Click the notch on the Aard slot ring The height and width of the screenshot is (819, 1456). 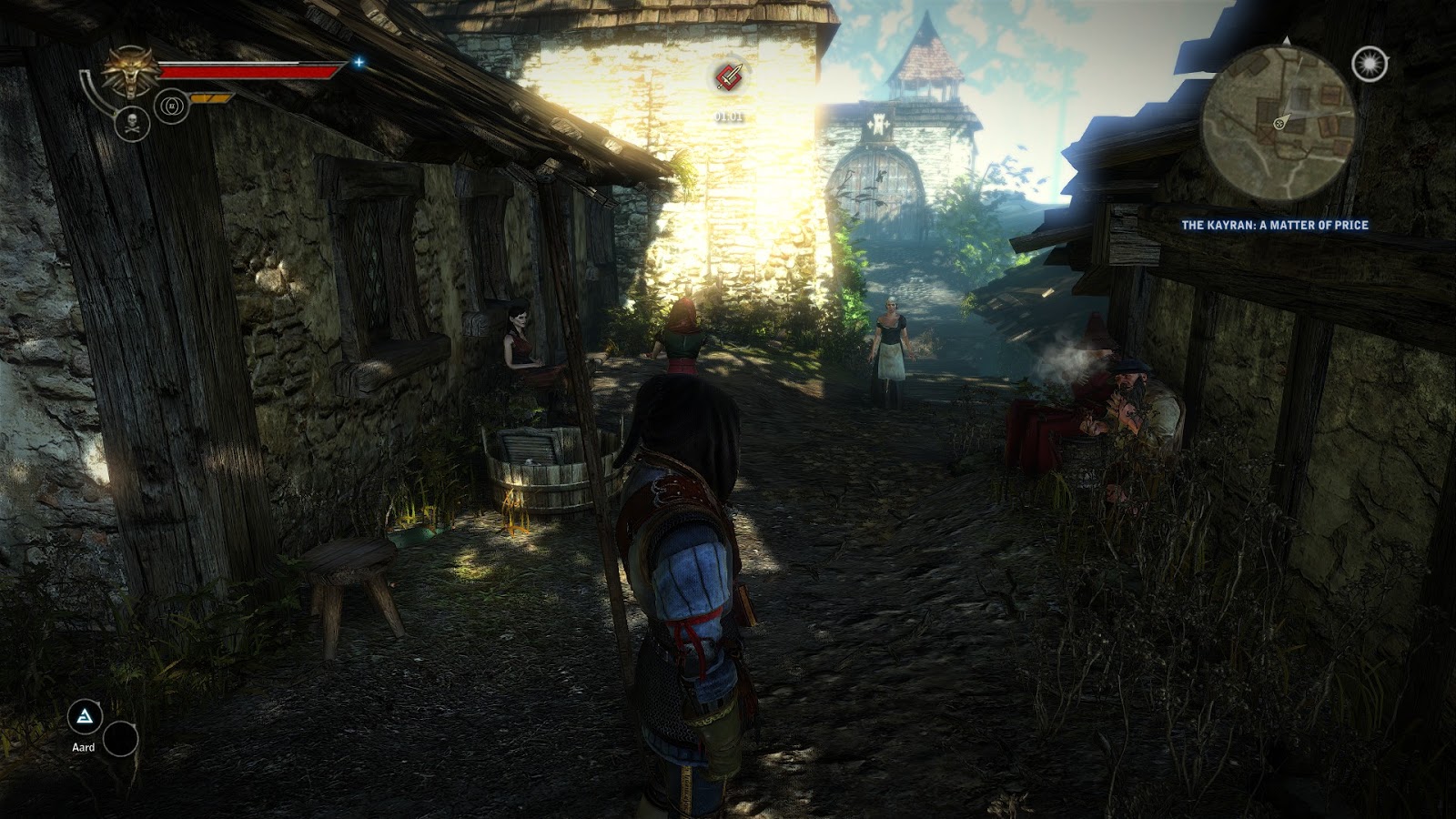coord(98,703)
